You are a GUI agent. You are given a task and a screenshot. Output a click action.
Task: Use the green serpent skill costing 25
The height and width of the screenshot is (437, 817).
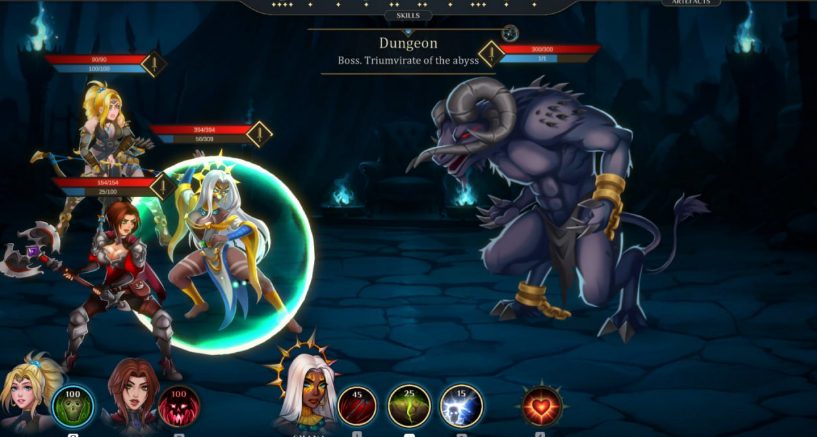409,406
